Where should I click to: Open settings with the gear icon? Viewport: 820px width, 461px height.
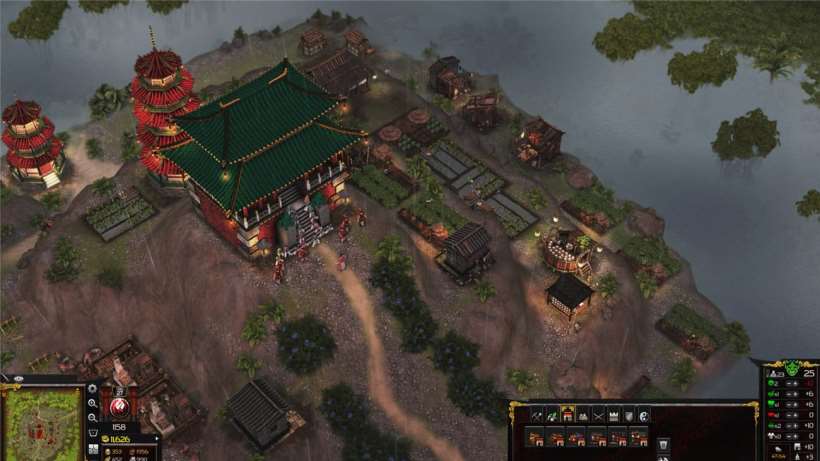[93, 388]
